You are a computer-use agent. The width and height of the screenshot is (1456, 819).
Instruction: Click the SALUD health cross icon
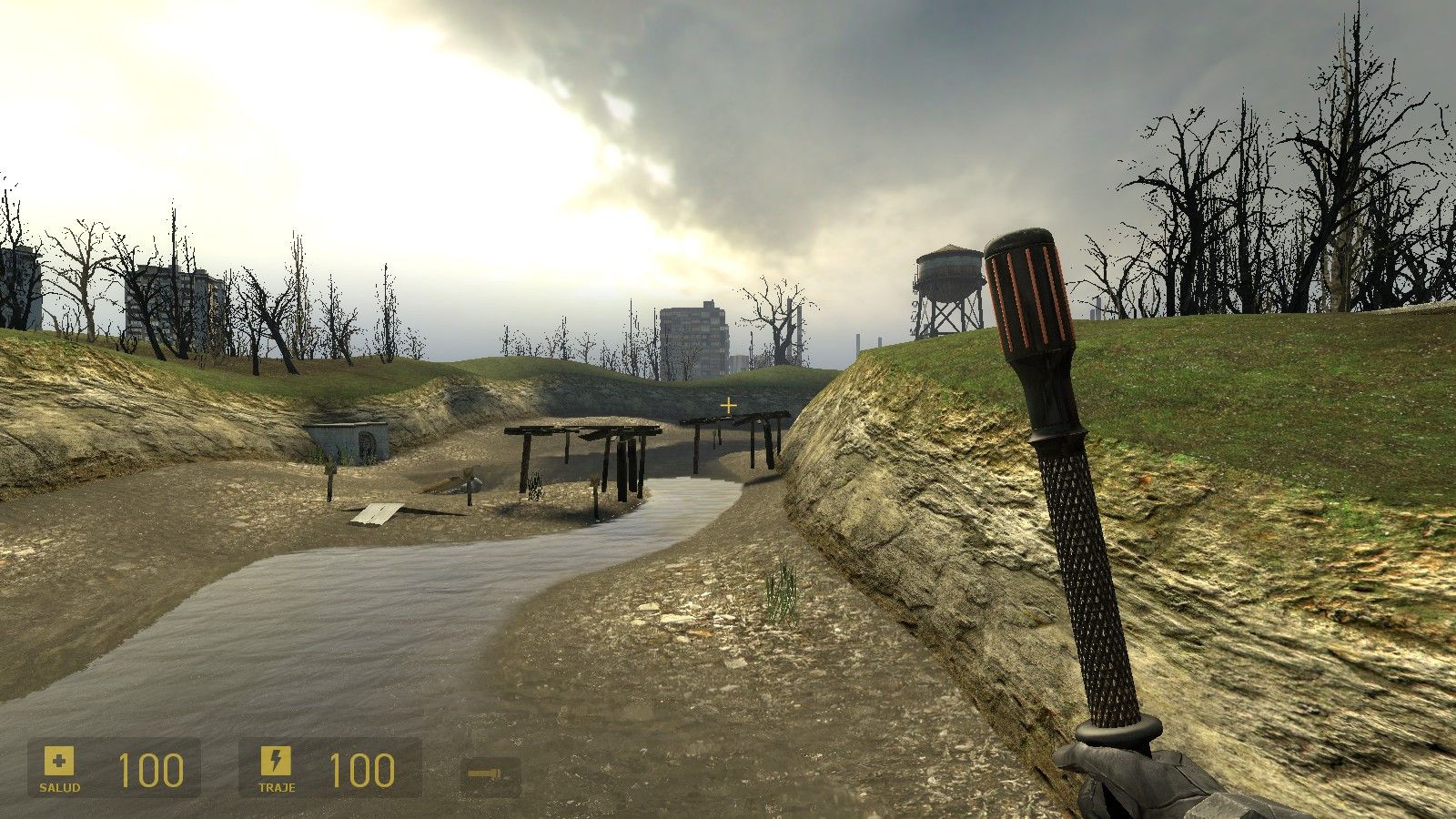coord(57,760)
